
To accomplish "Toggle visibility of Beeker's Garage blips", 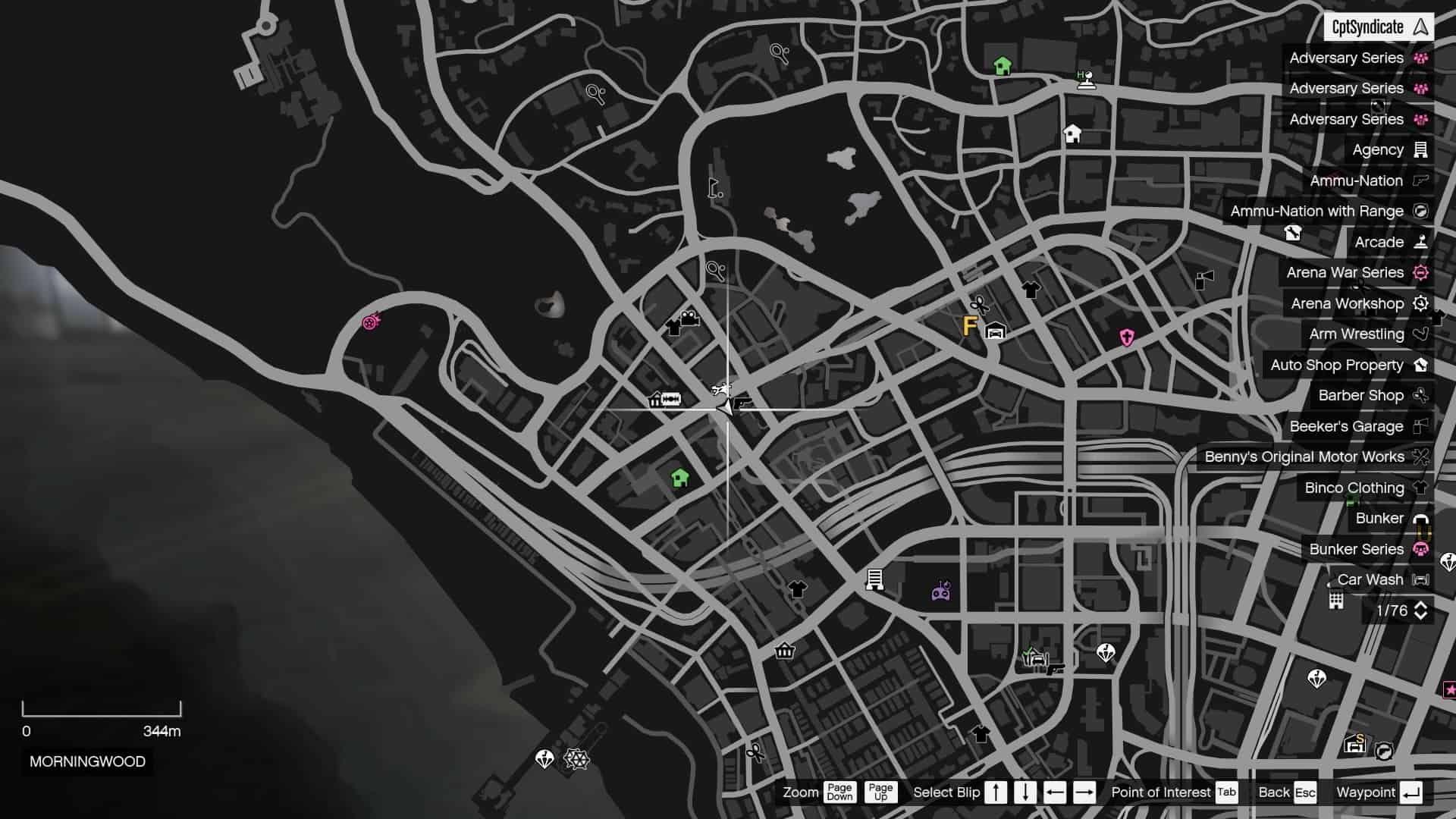I will pos(1347,426).
